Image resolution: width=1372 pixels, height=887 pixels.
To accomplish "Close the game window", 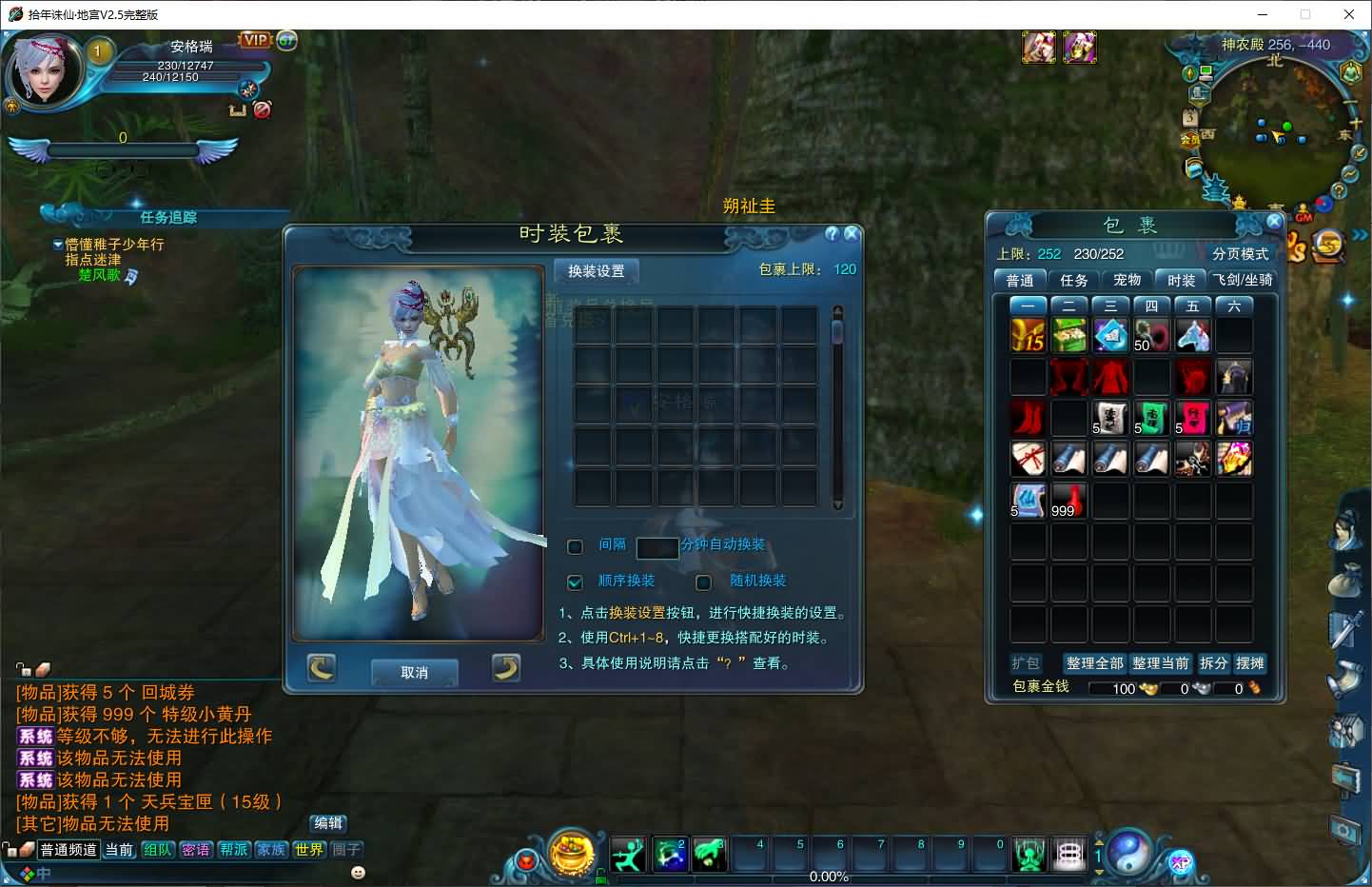I will (x=1349, y=14).
